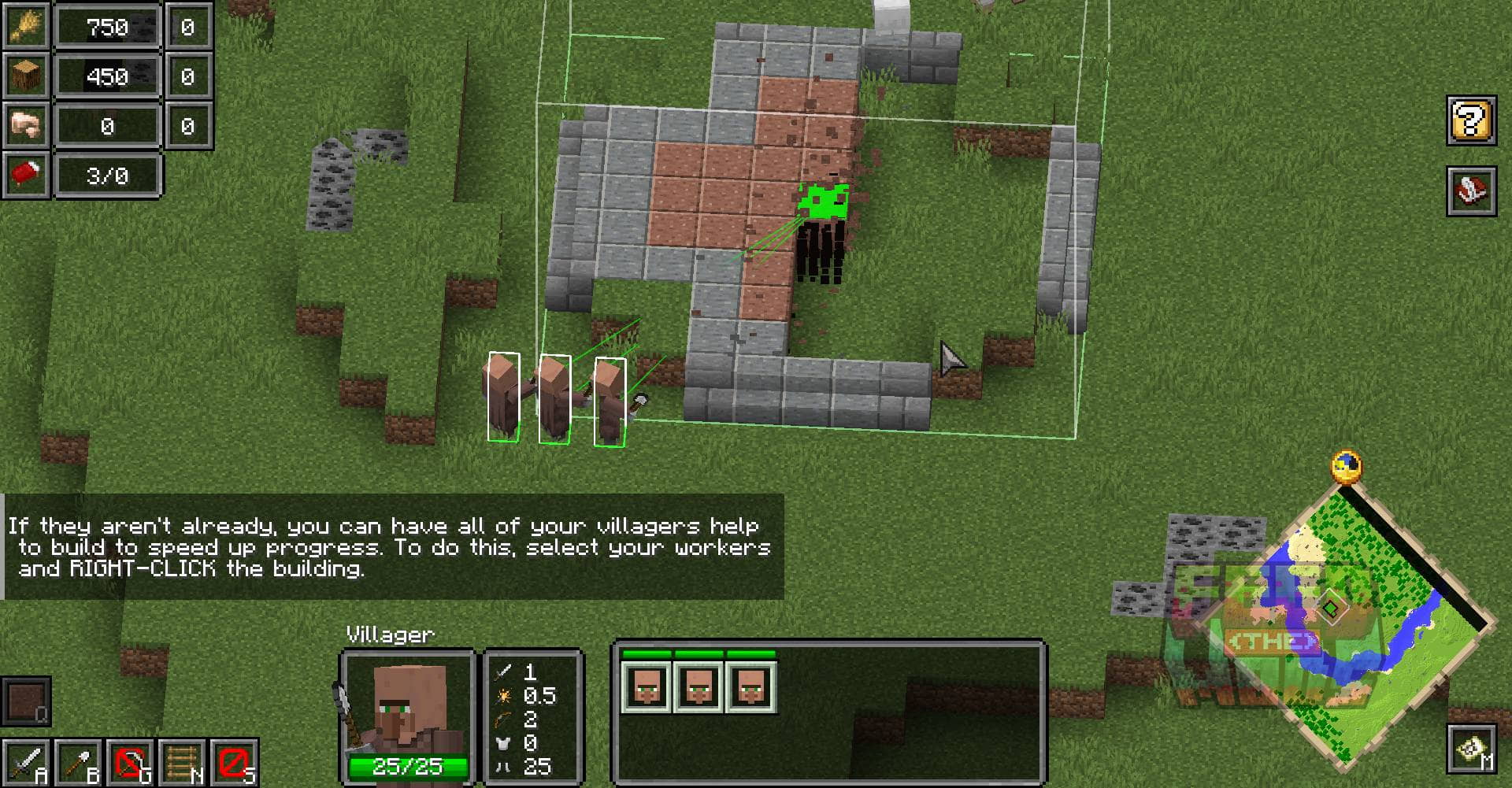Select the dirt block button
Viewport: 1512px width, 788px height.
(x=25, y=701)
